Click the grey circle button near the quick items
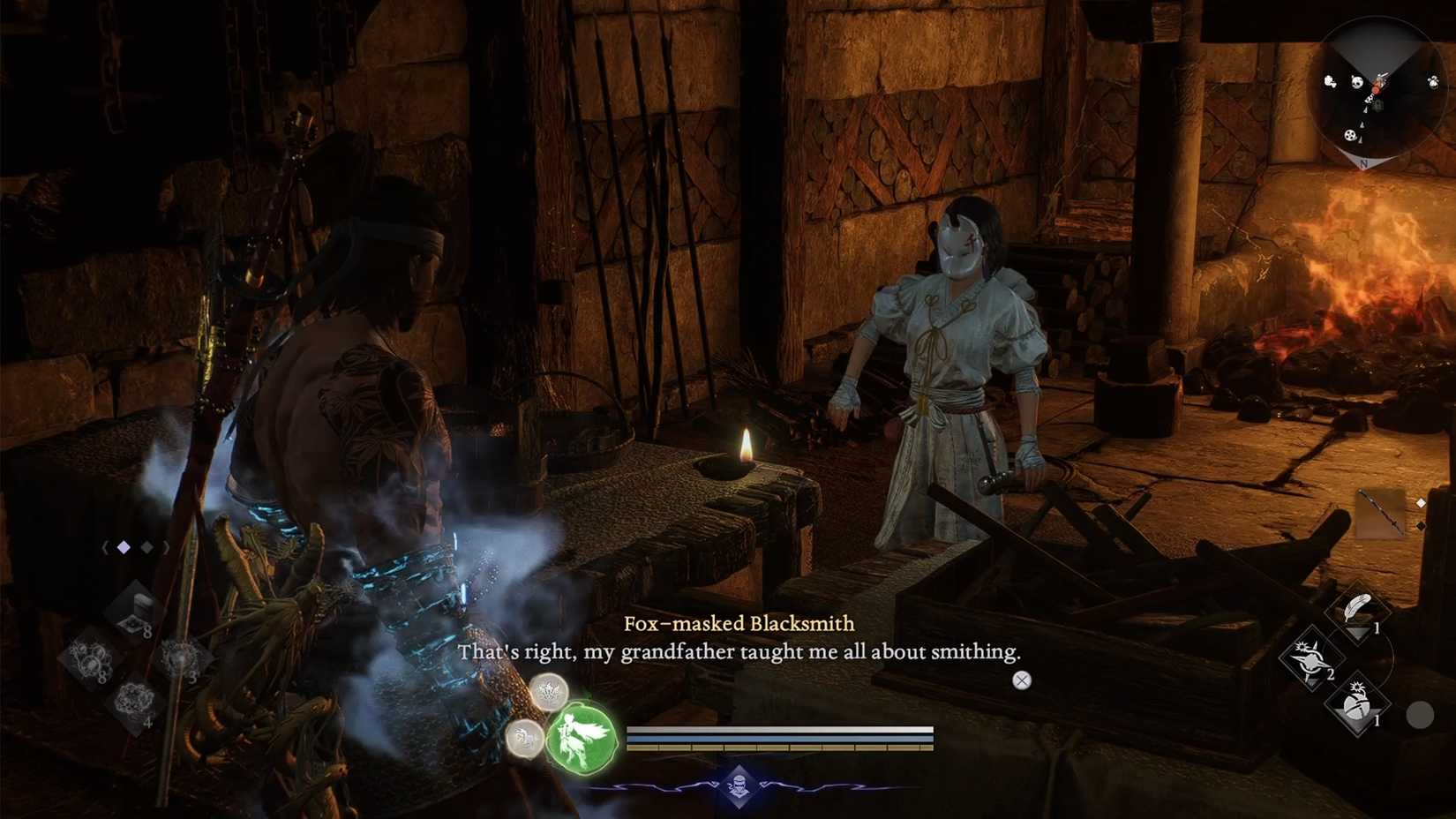Screen dimensions: 1456x819 coord(1421,713)
